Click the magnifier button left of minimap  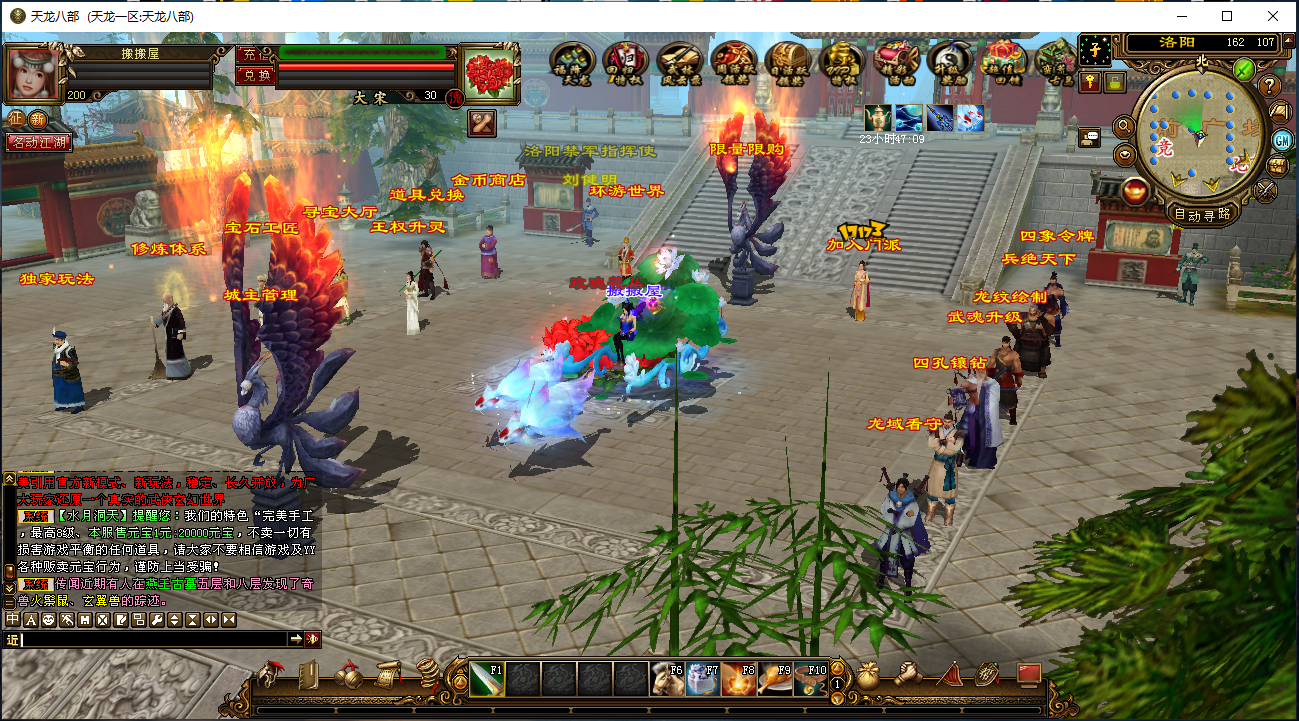(1124, 126)
